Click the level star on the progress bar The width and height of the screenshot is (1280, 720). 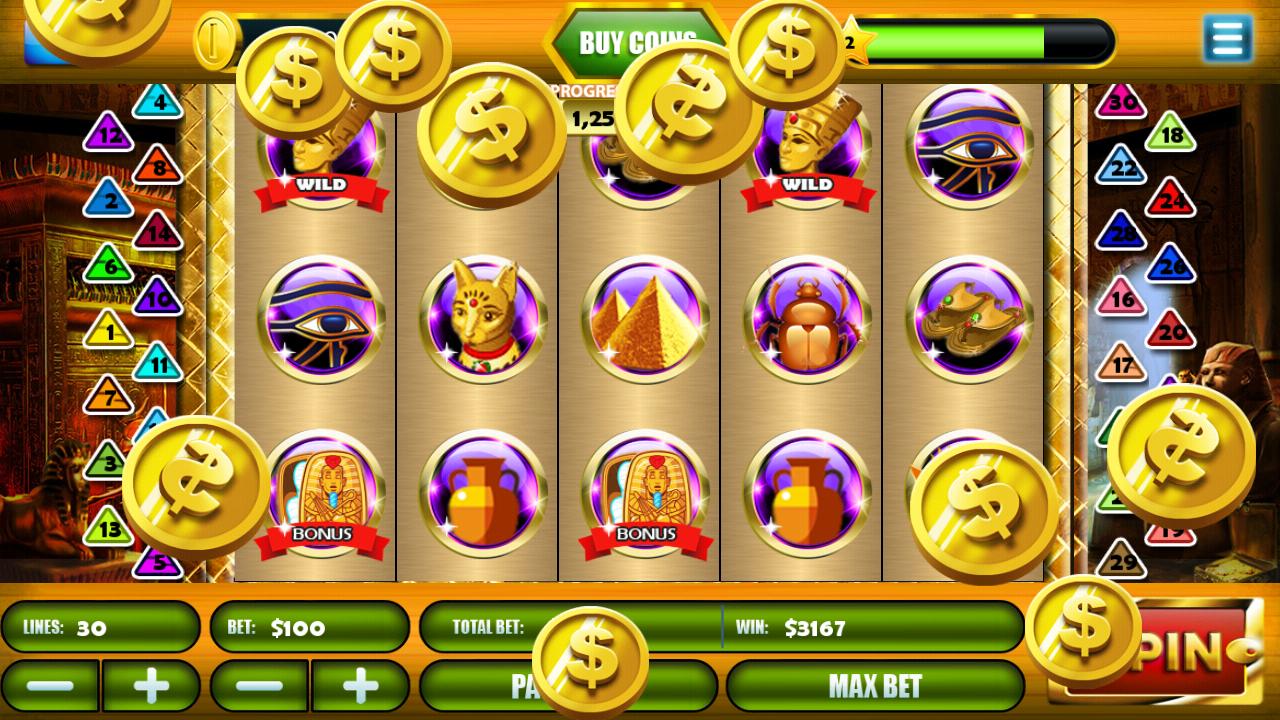(x=854, y=41)
